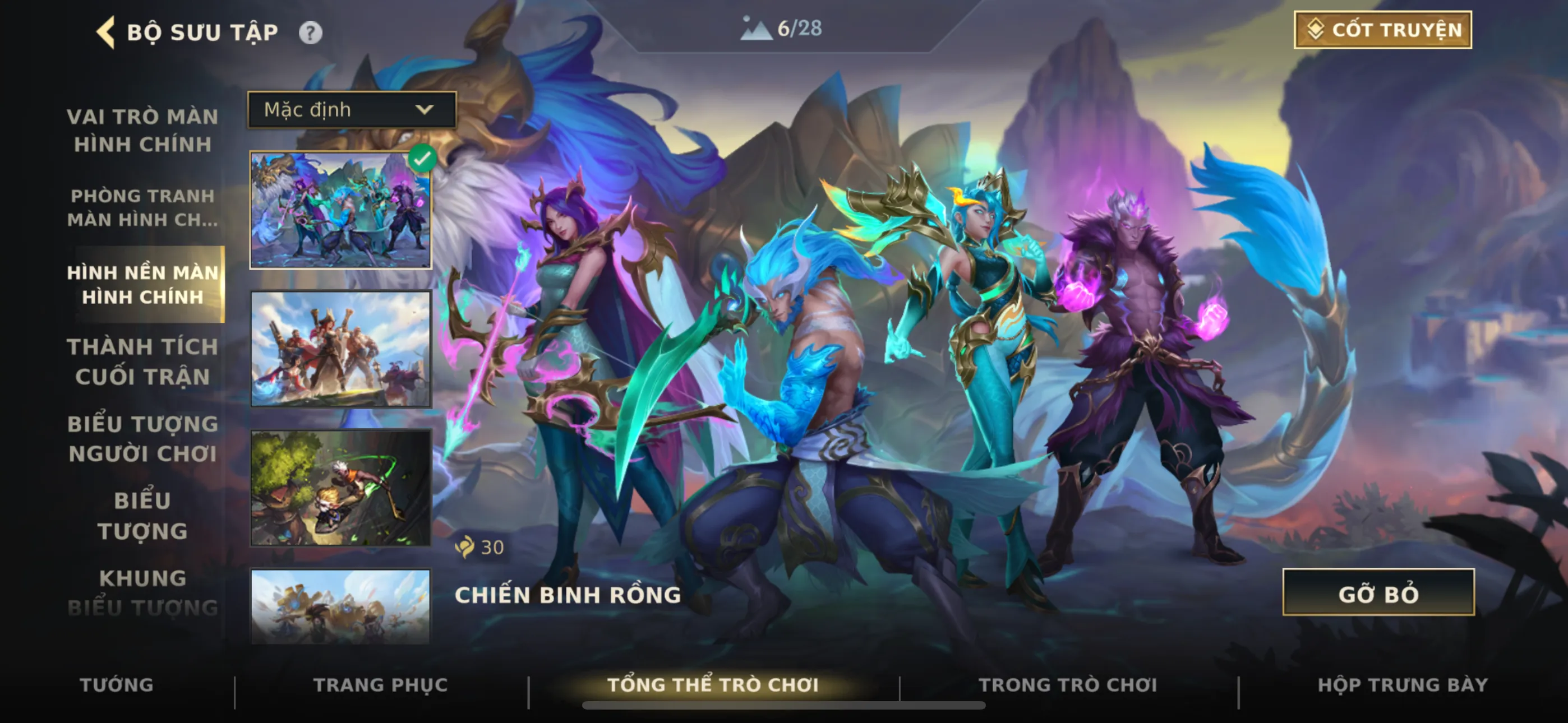Open the Cốt Truyện button
This screenshot has width=1568, height=723.
[1382, 30]
